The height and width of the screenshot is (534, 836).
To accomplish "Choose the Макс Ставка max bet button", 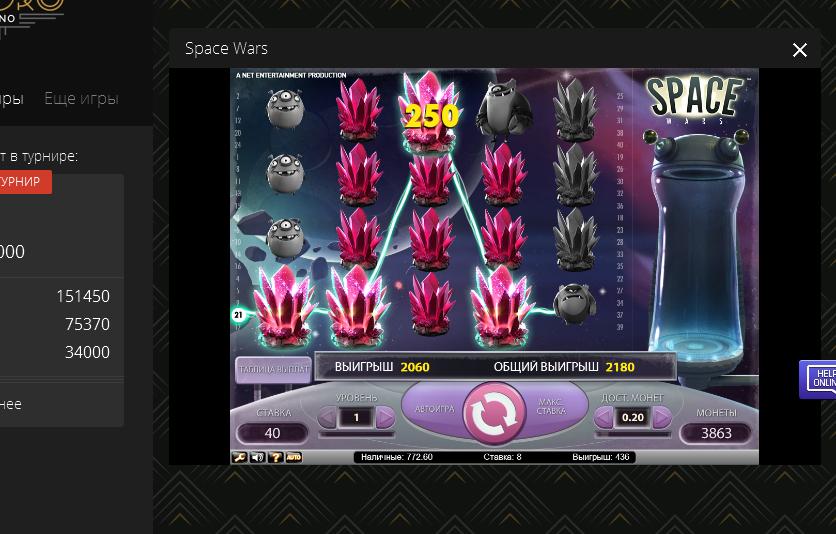I will (551, 407).
